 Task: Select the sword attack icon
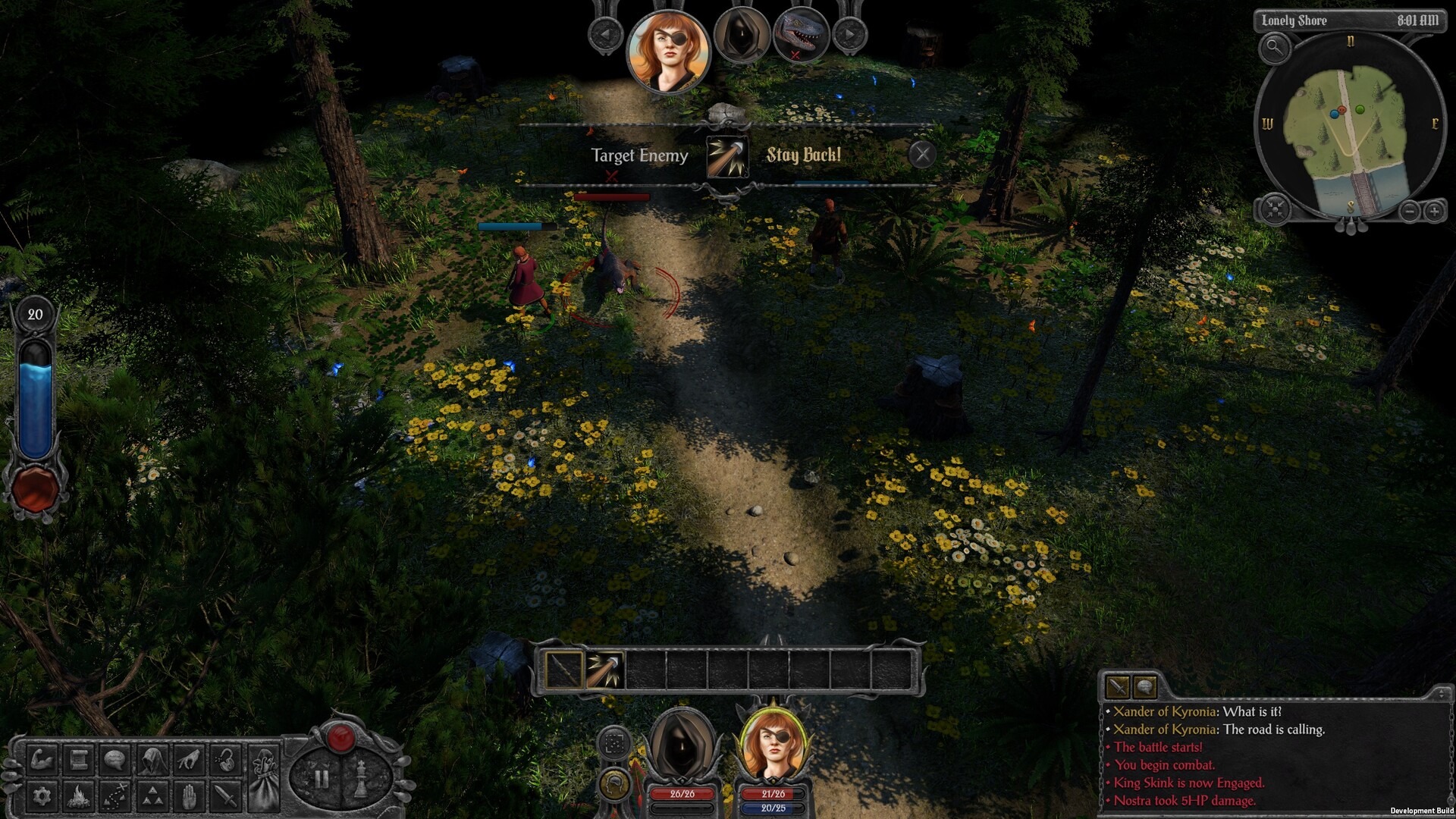pyautogui.click(x=226, y=795)
